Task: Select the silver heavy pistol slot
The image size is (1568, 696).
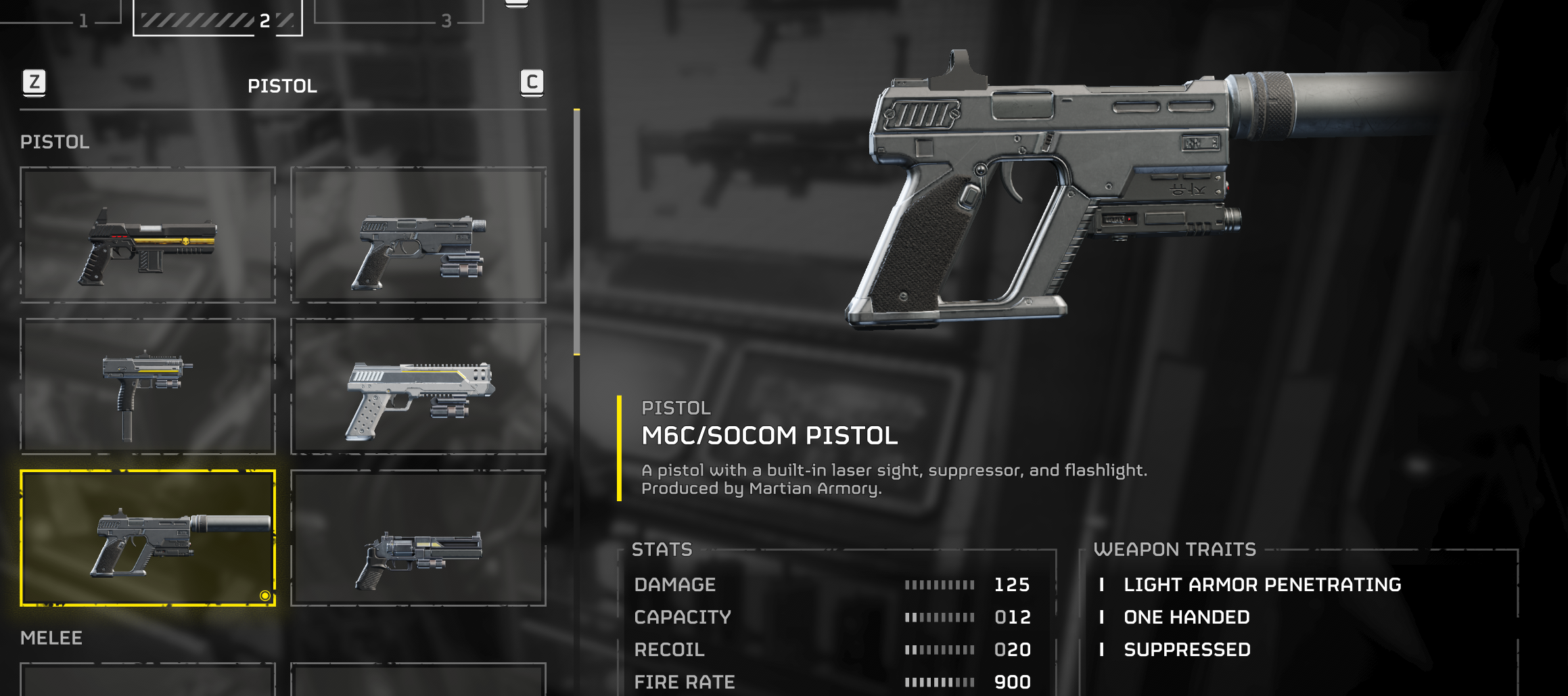Action: pos(418,386)
